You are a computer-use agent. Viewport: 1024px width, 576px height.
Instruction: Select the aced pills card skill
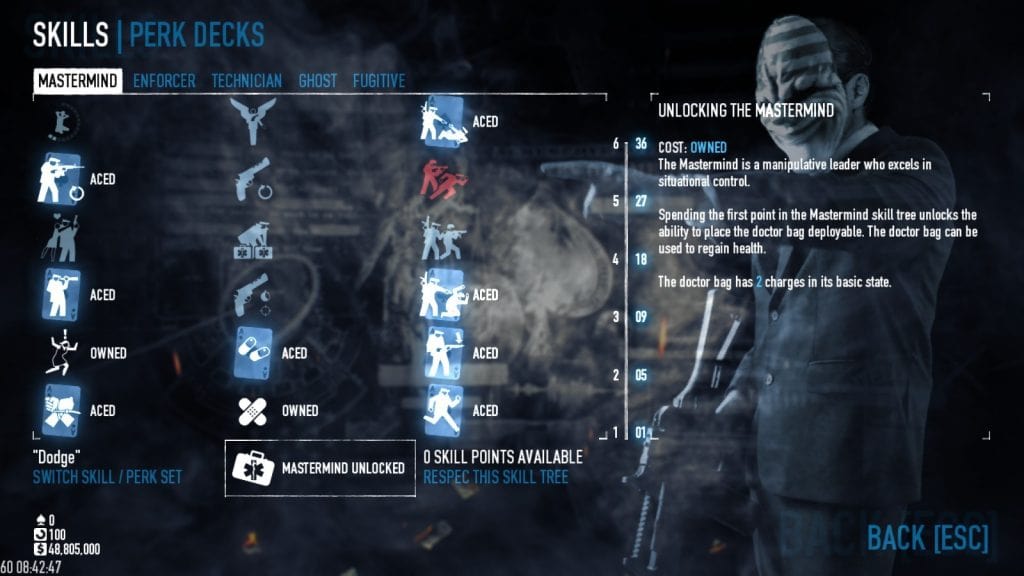point(251,353)
